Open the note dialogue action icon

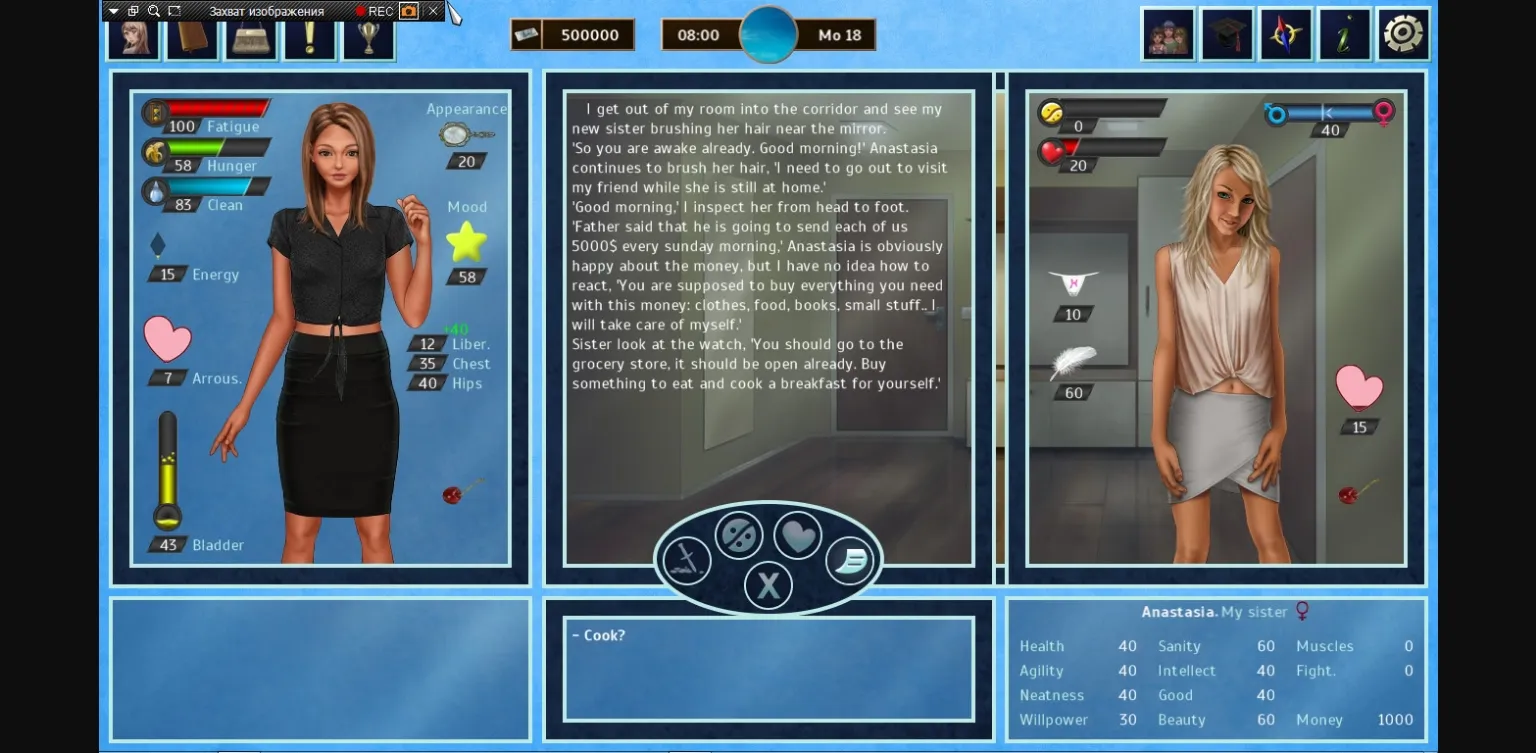click(x=848, y=562)
